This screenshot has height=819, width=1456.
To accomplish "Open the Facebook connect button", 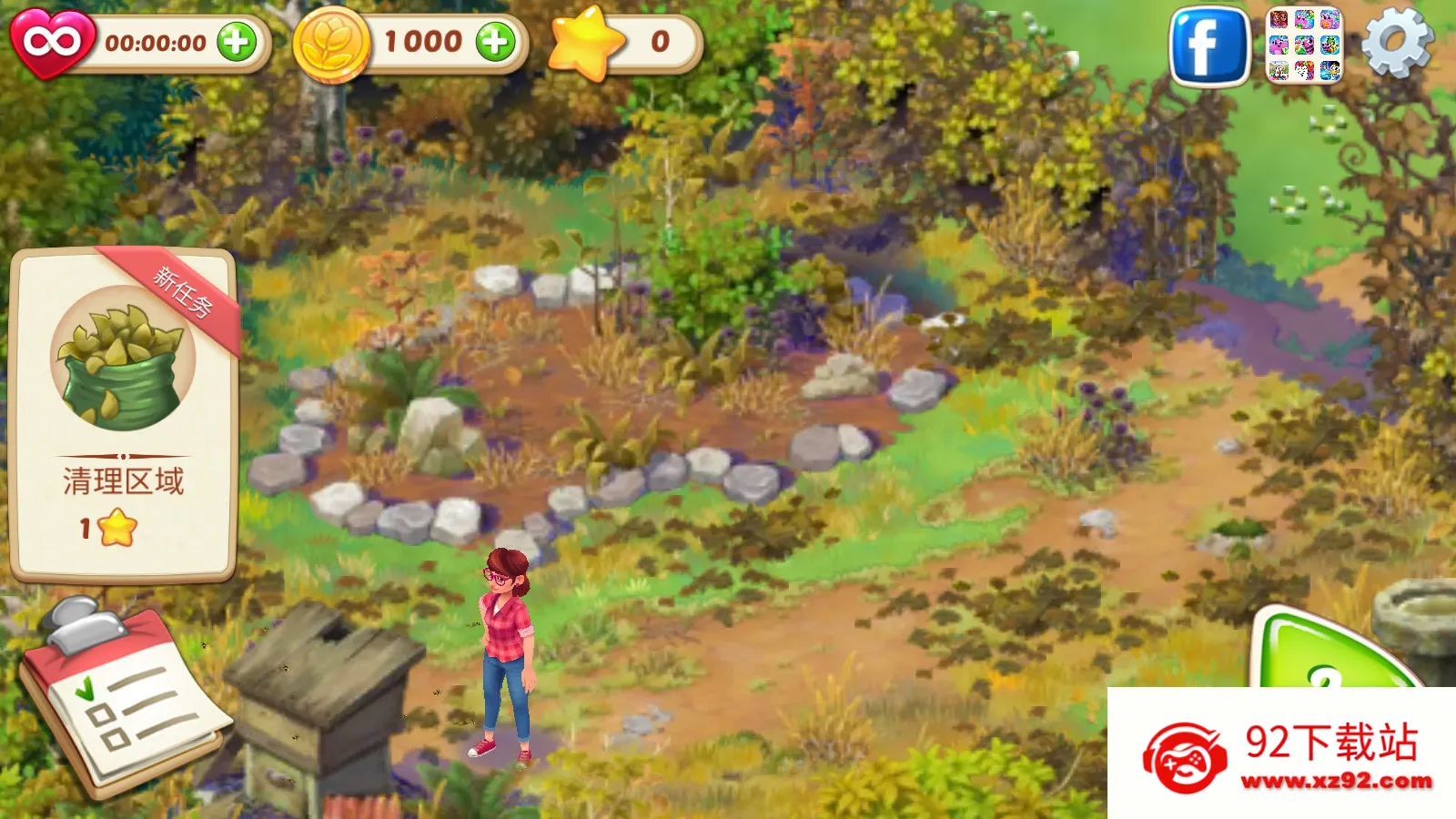I will (x=1208, y=46).
